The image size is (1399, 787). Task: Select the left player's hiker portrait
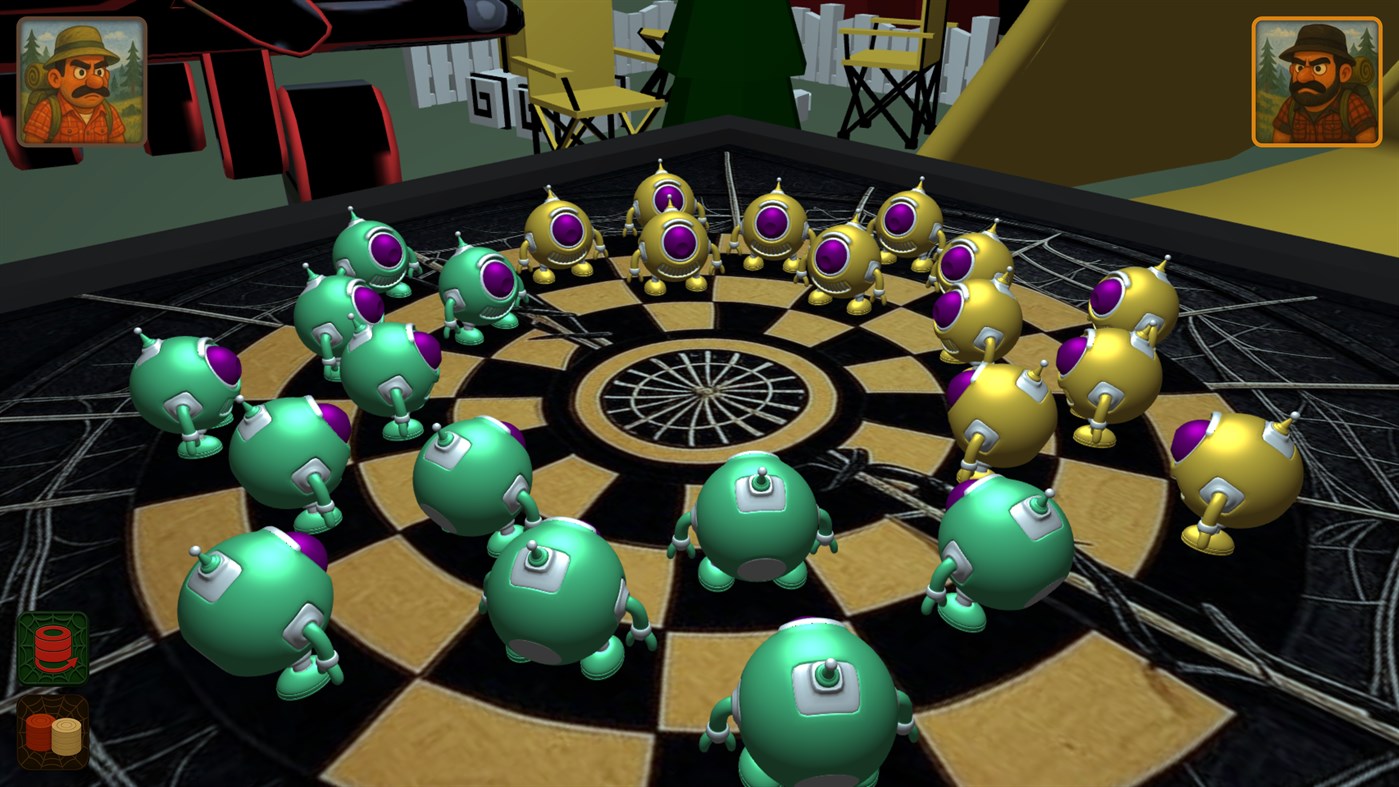[x=80, y=80]
